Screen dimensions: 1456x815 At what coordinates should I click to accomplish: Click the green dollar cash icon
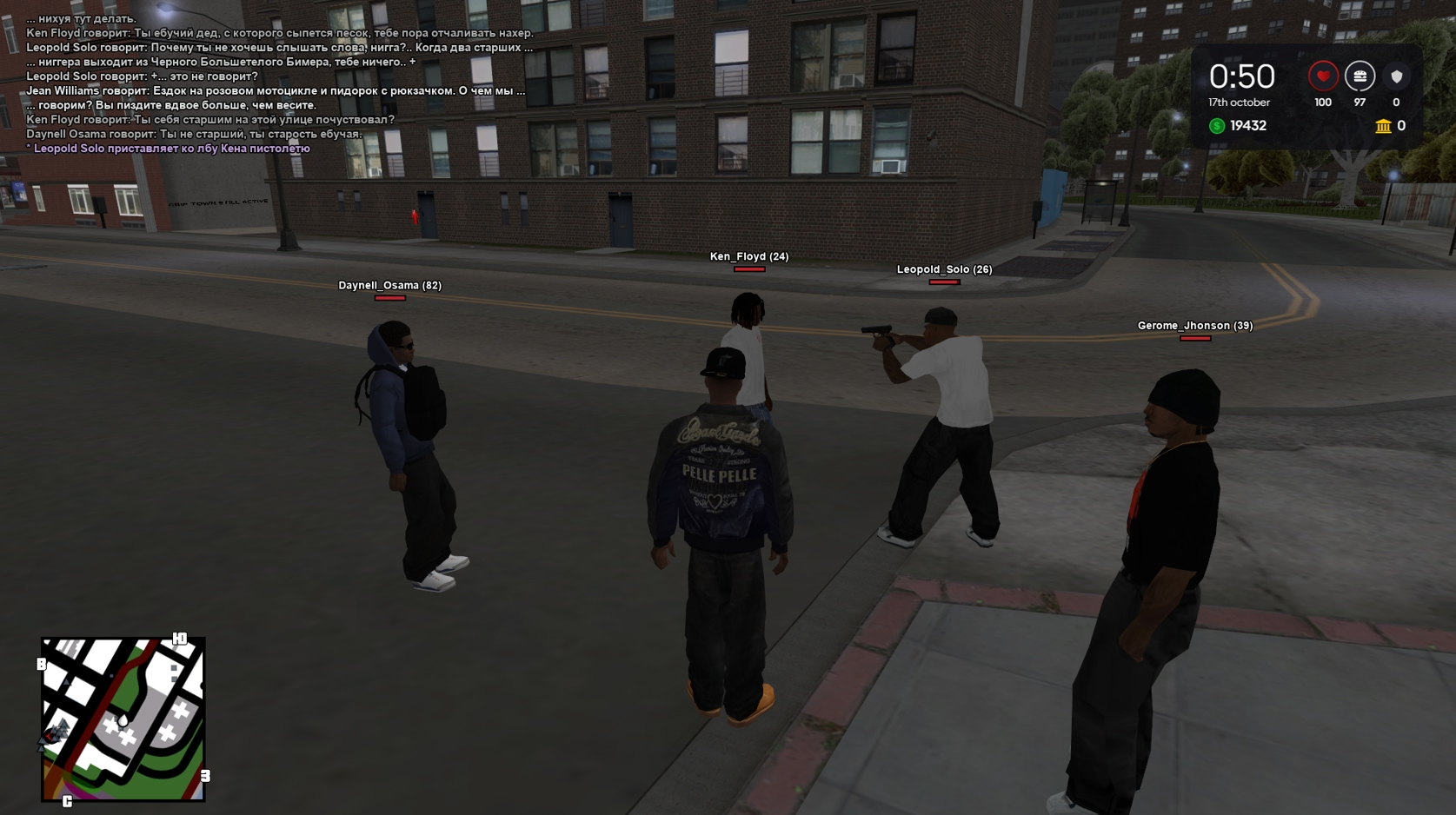coord(1217,126)
